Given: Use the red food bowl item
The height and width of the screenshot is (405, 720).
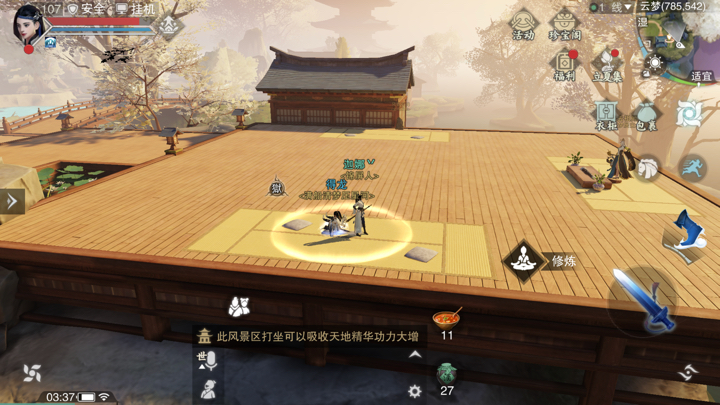Looking at the screenshot, I should tap(447, 320).
